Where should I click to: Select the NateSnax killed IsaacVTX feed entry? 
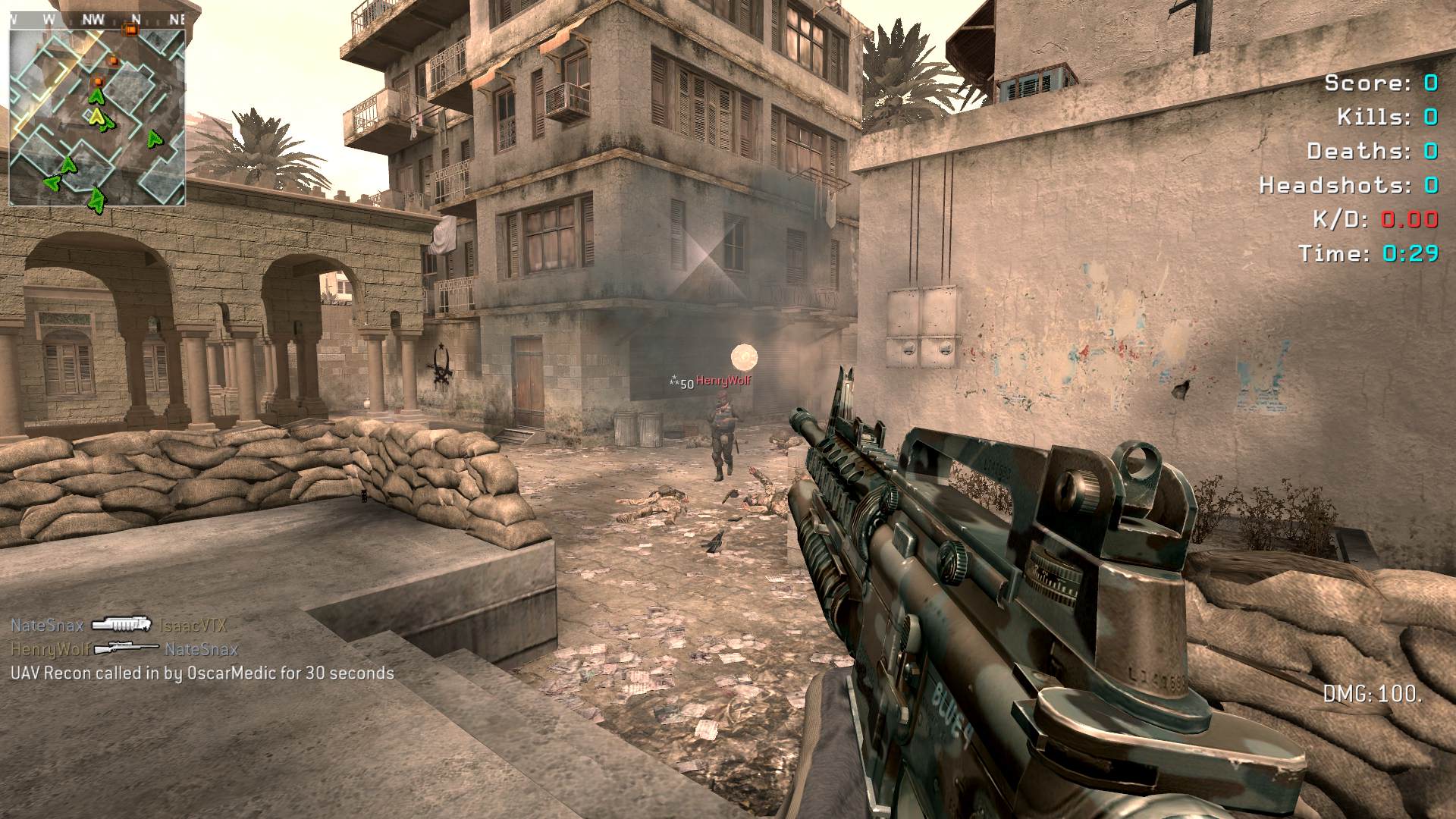coord(118,626)
